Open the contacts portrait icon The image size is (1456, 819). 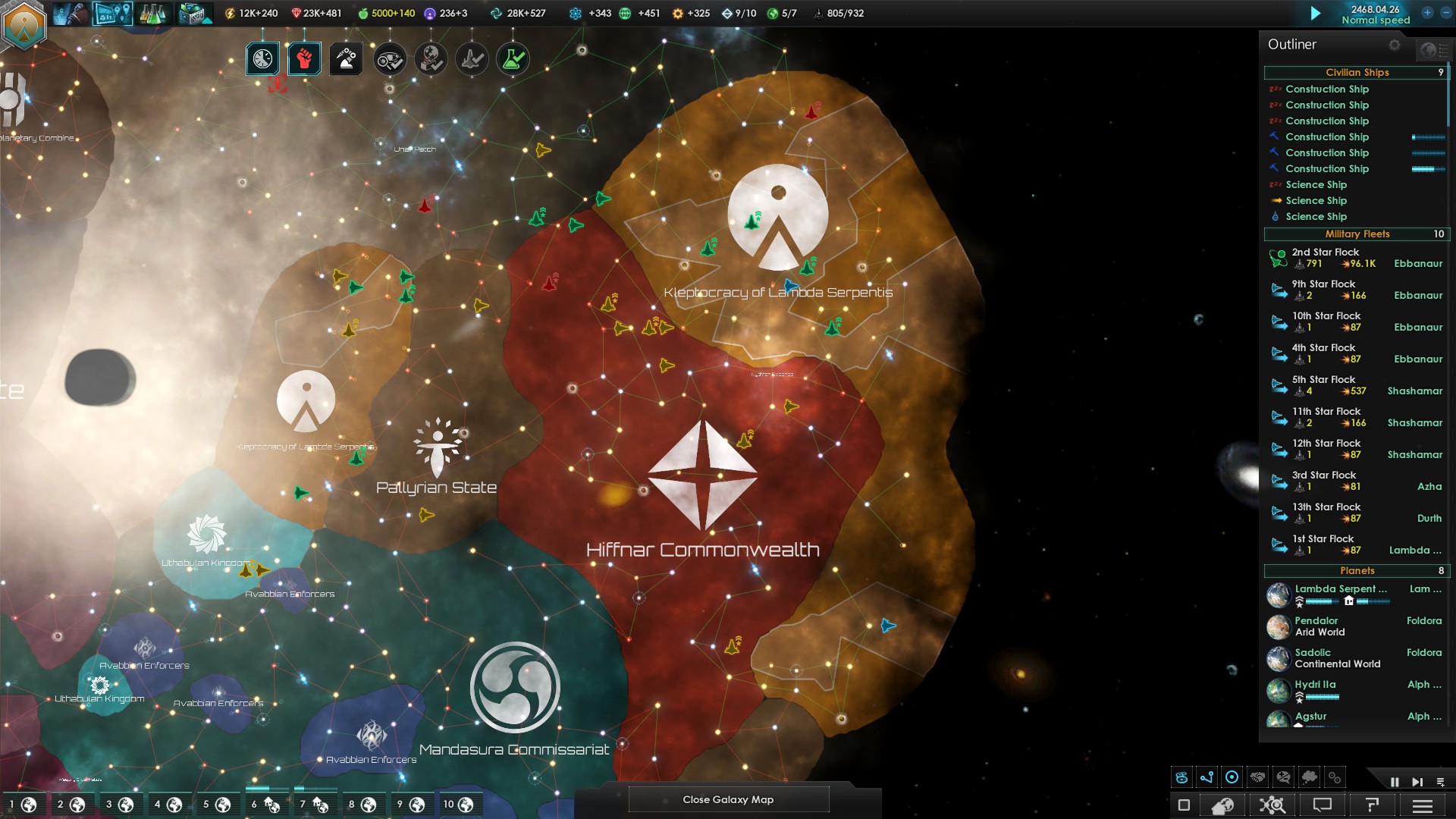[x=70, y=13]
